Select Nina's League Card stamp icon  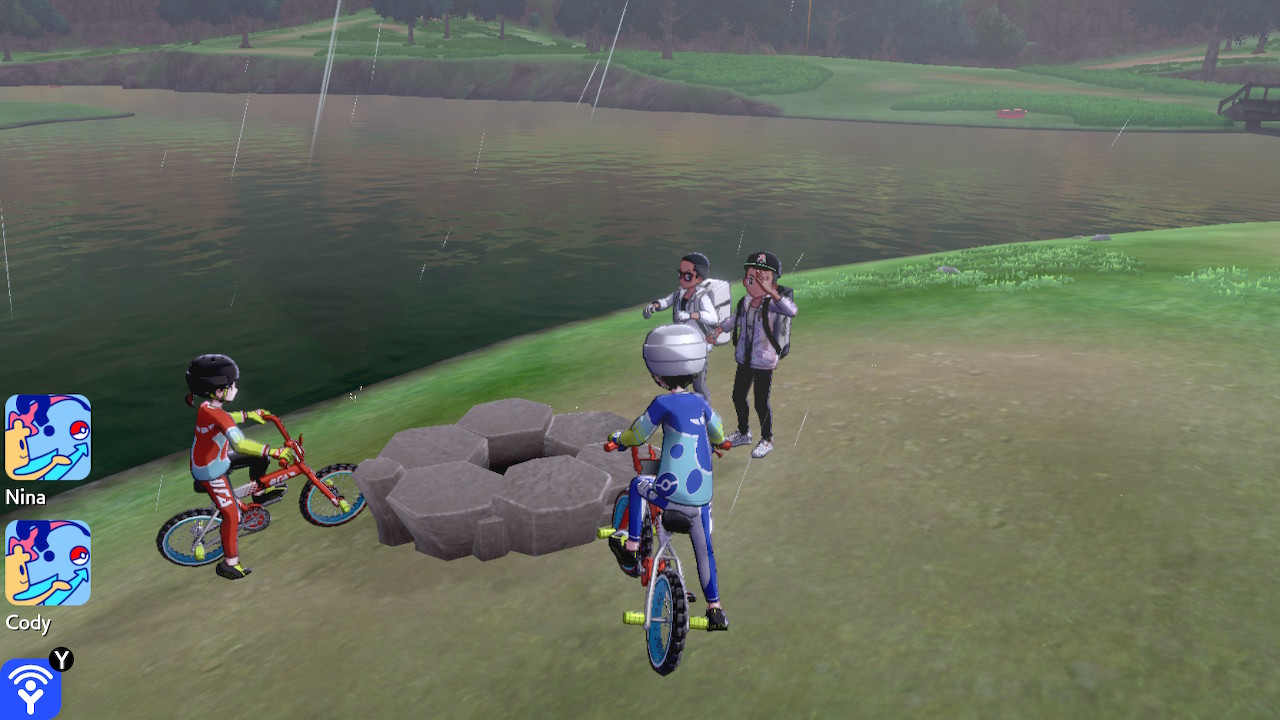pos(48,437)
